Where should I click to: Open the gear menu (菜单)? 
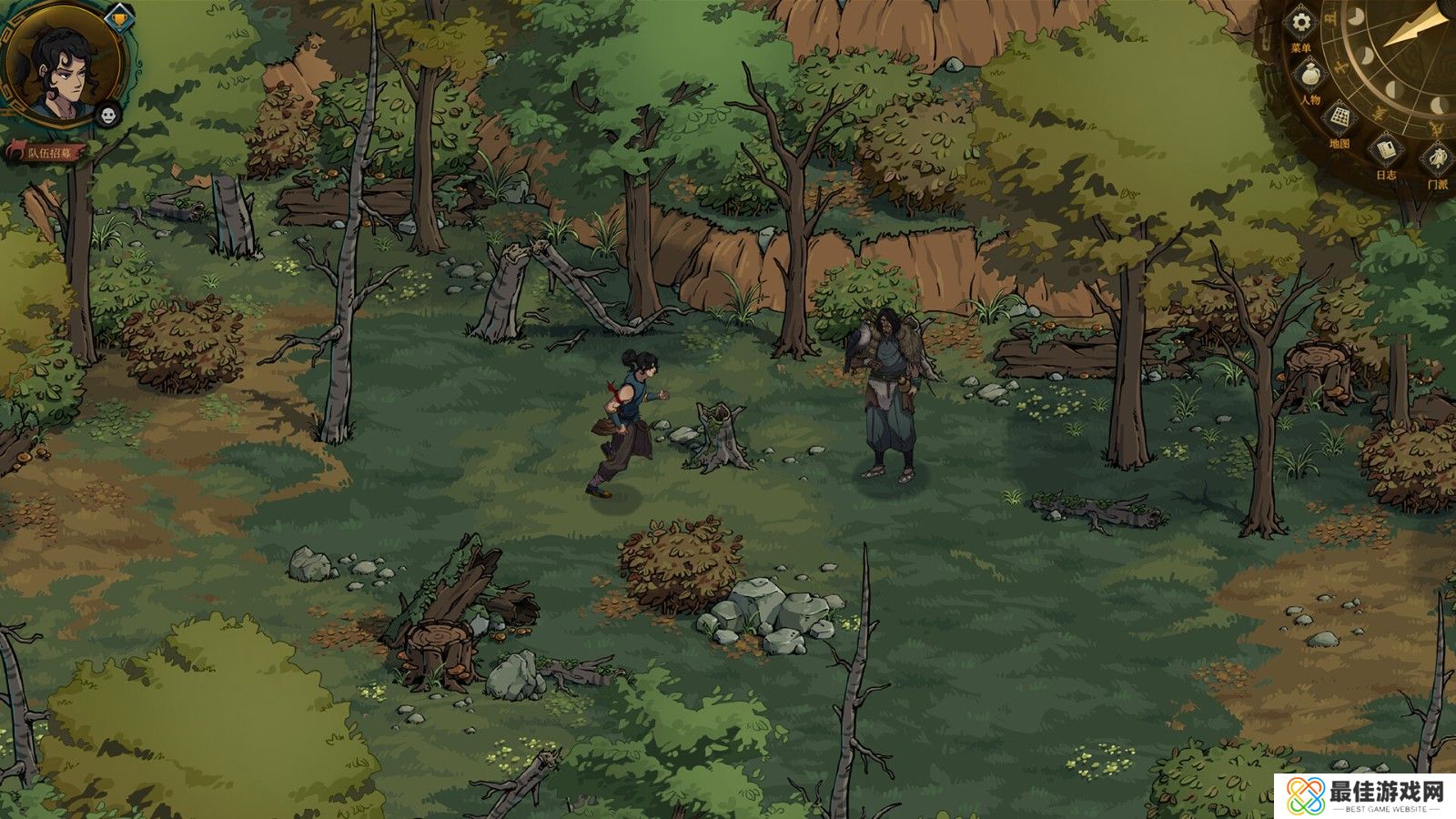coord(1302,25)
